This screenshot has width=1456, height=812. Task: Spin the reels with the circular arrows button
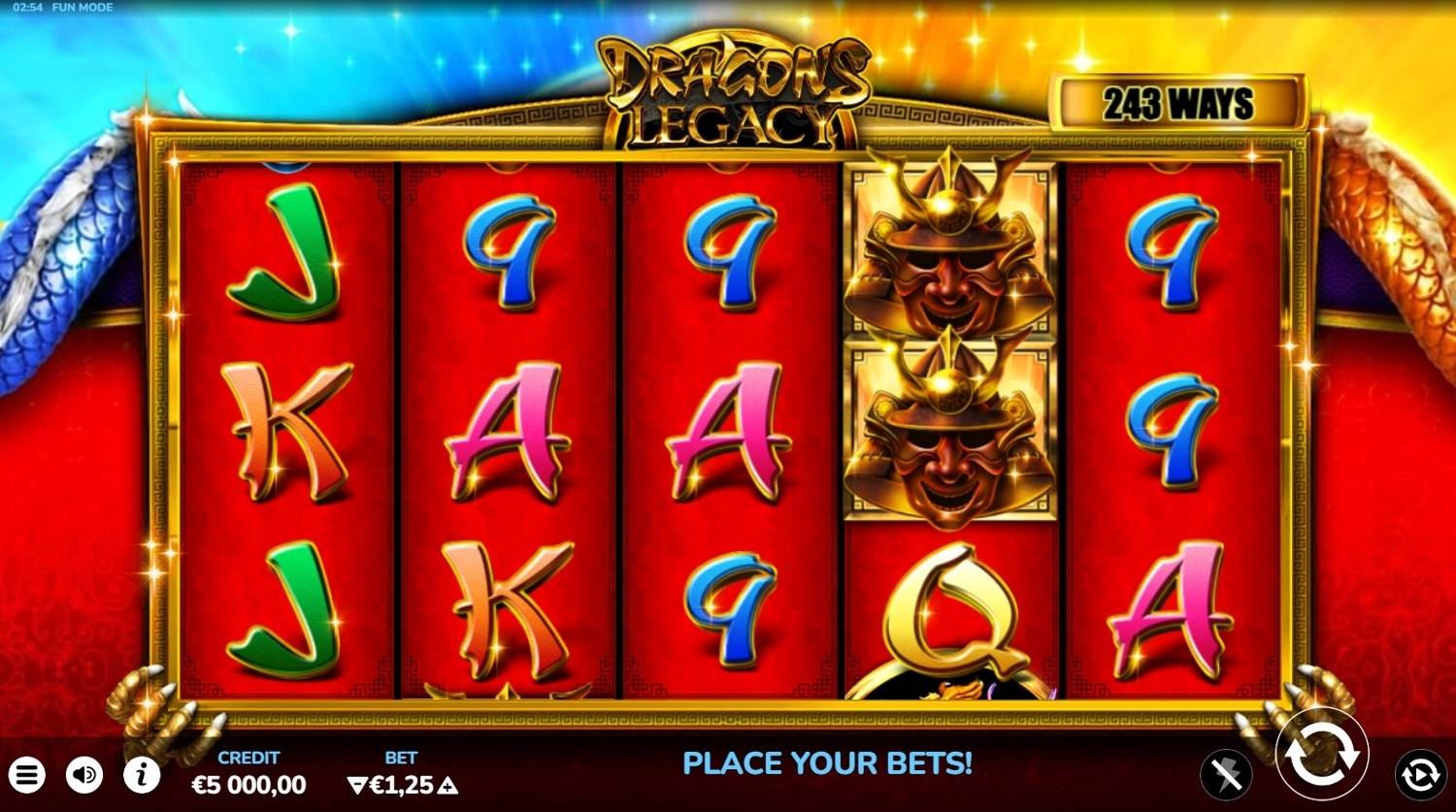click(x=1321, y=754)
